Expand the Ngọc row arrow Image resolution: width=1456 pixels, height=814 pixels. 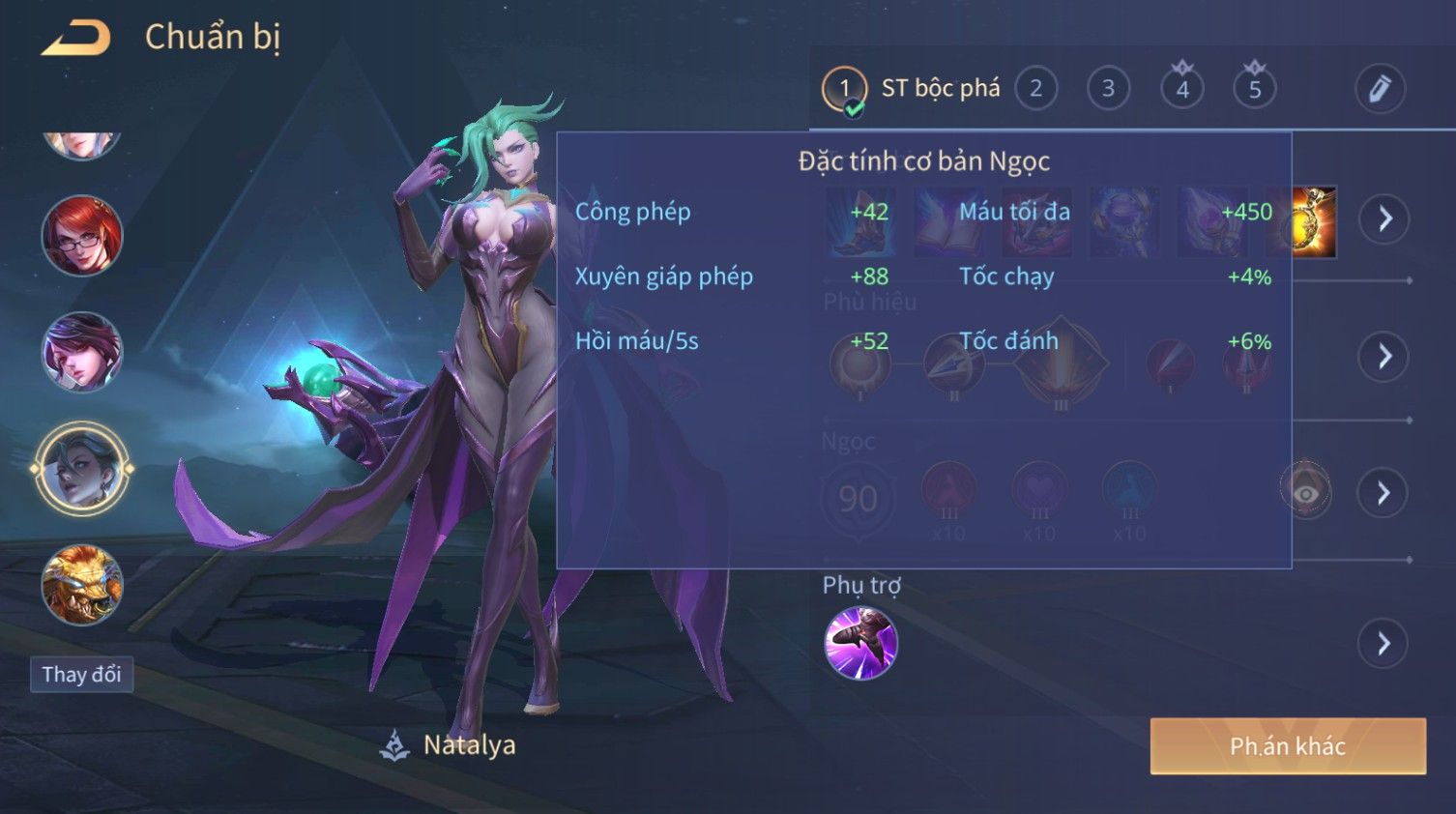tap(1383, 493)
